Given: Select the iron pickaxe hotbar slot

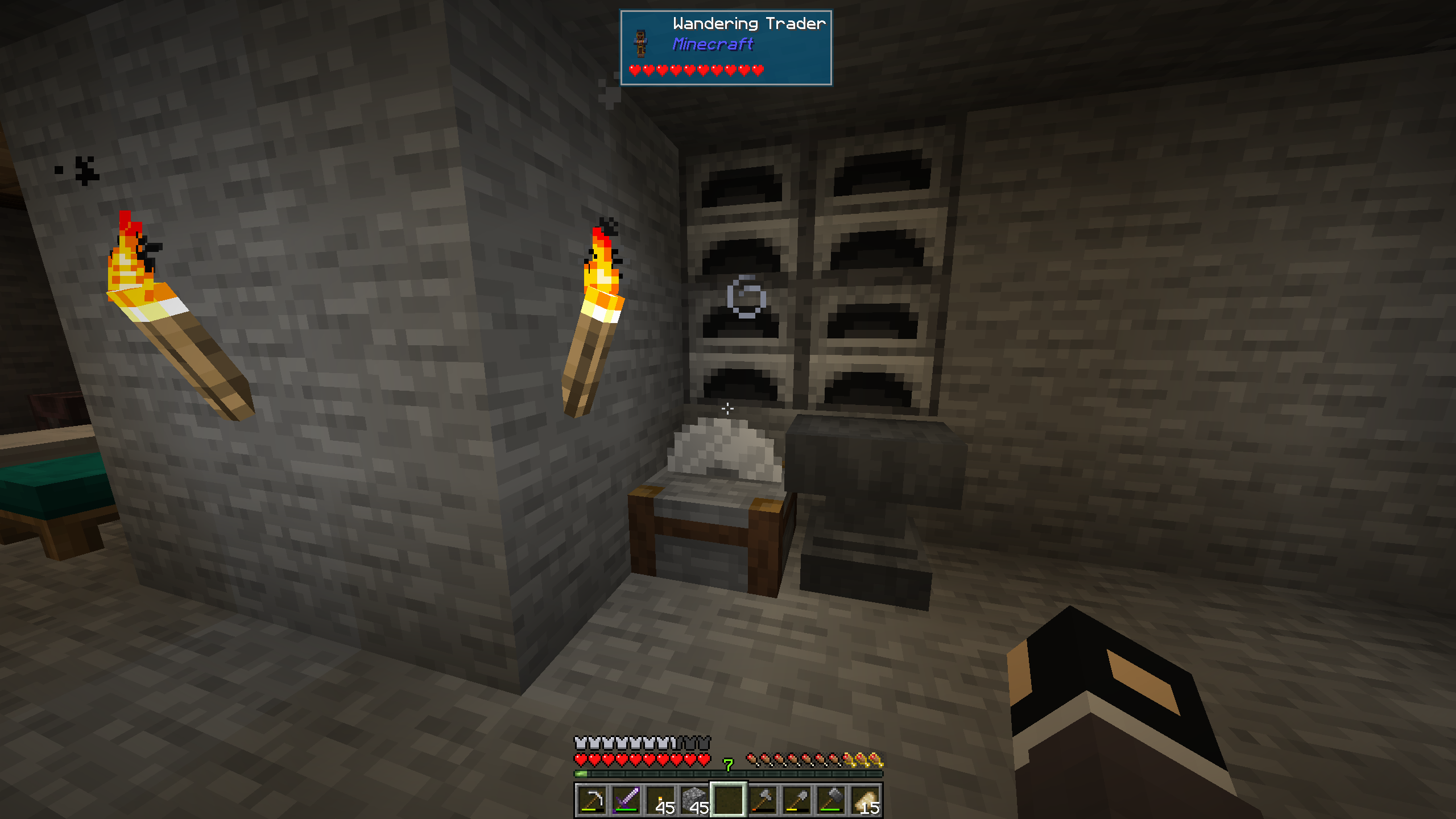Looking at the screenshot, I should click(x=592, y=800).
